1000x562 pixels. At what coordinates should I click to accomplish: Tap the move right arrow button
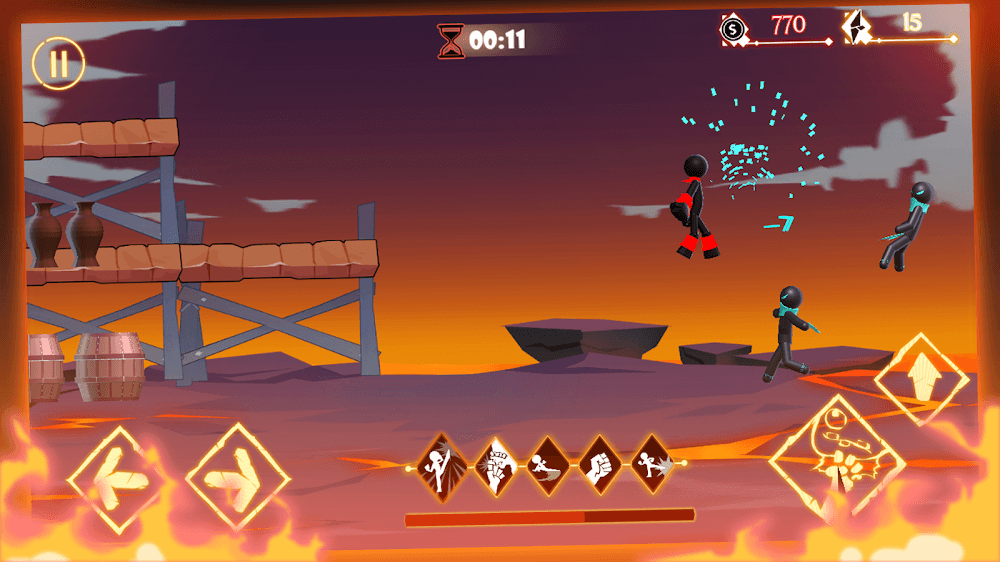238,477
